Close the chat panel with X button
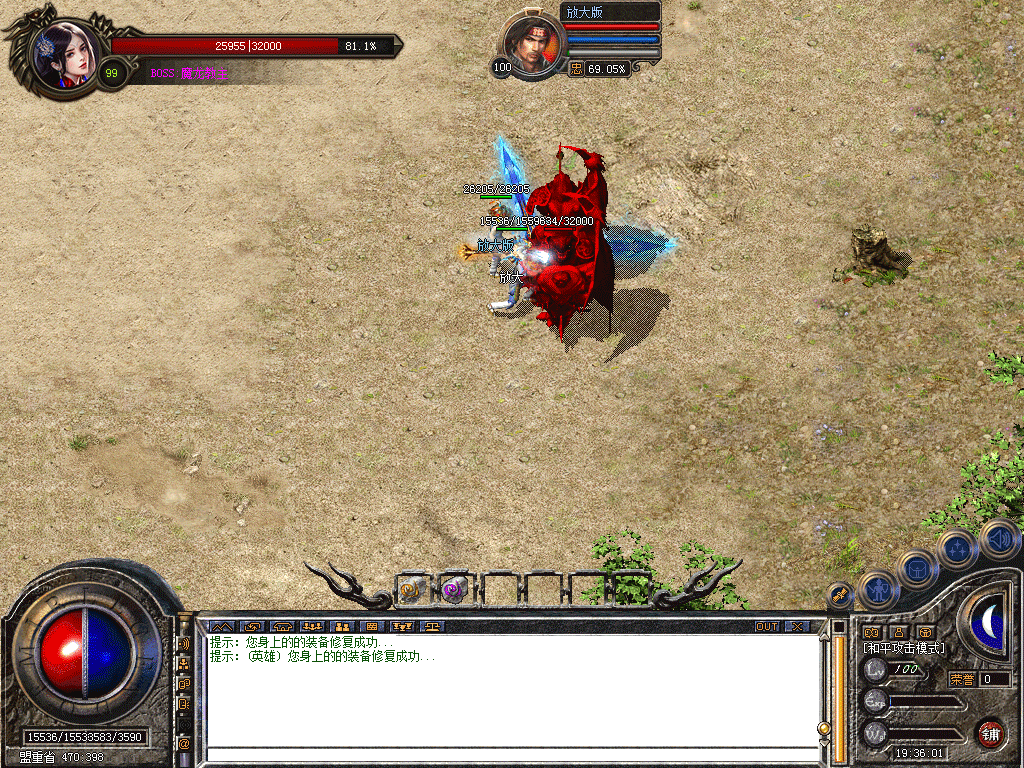This screenshot has height=768, width=1024. coord(796,627)
